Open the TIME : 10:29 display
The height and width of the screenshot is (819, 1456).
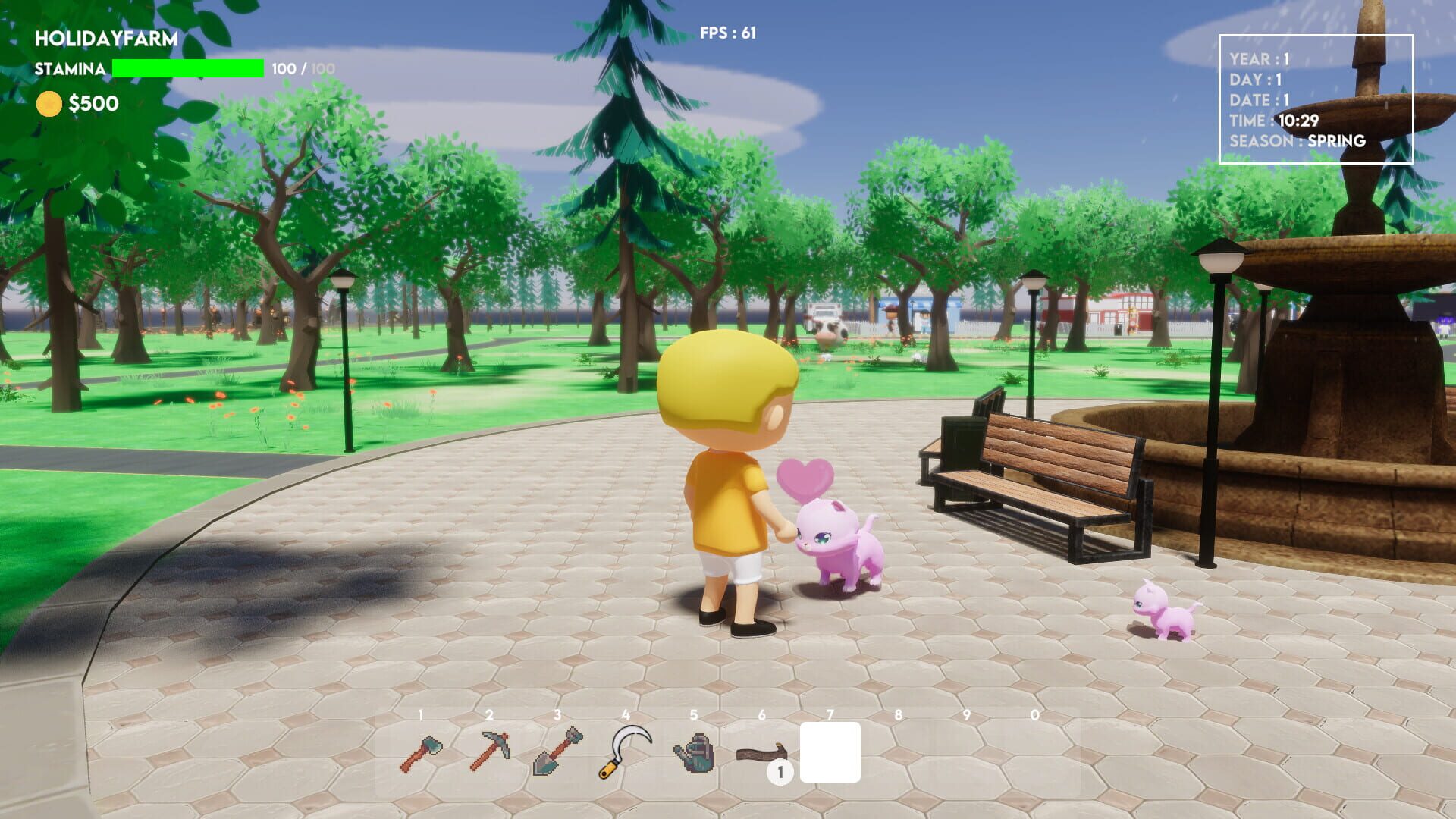pyautogui.click(x=1276, y=119)
